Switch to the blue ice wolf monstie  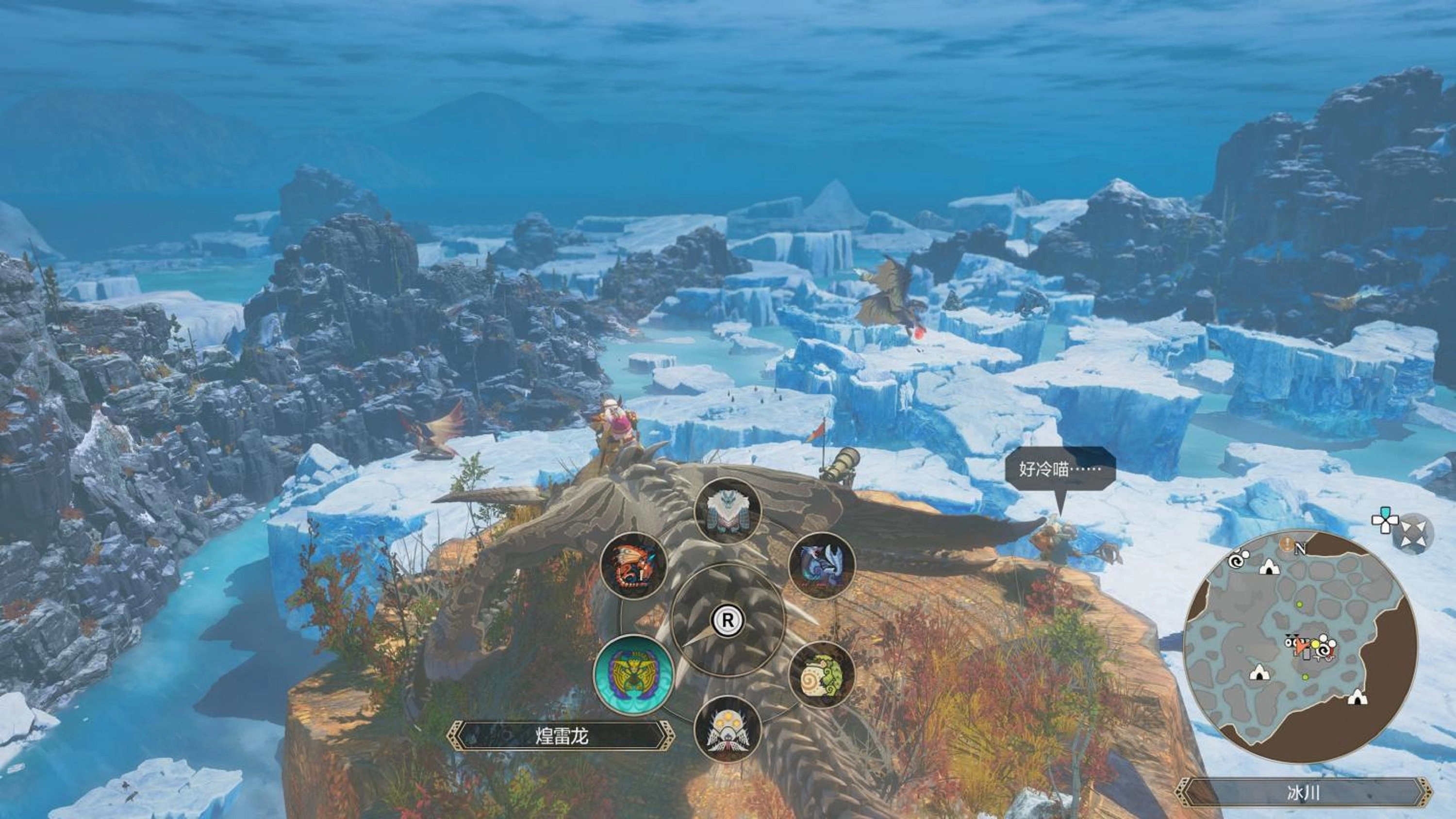(821, 565)
